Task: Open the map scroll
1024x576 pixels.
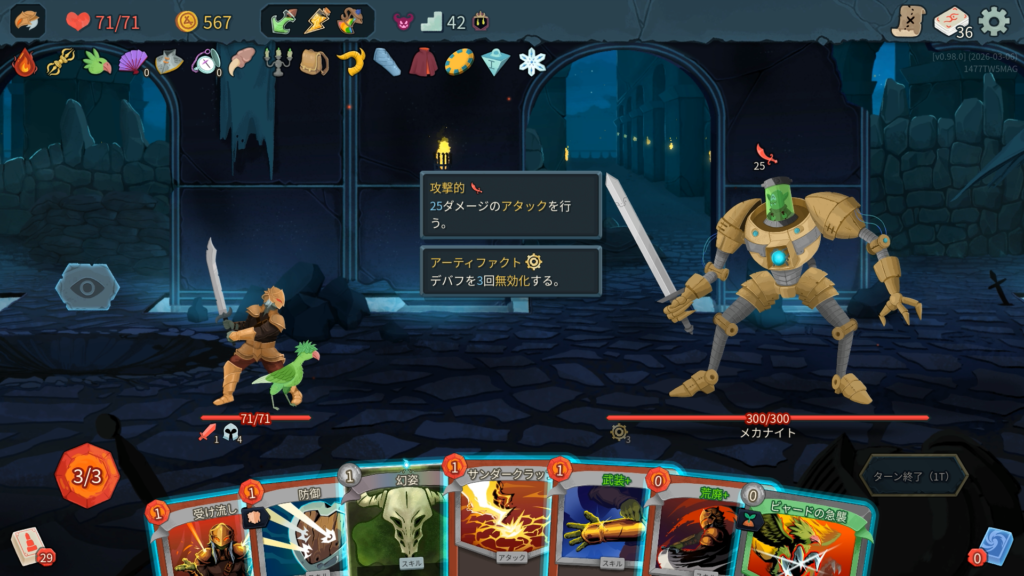Action: click(908, 21)
